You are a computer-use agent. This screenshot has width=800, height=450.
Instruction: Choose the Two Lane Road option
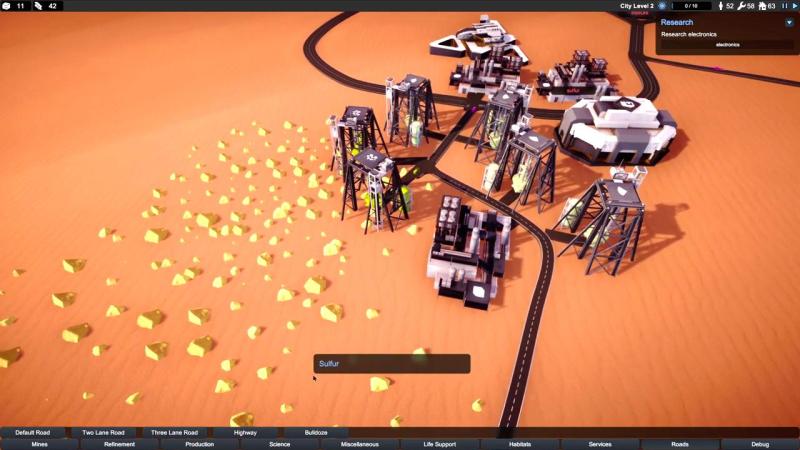[x=103, y=433]
